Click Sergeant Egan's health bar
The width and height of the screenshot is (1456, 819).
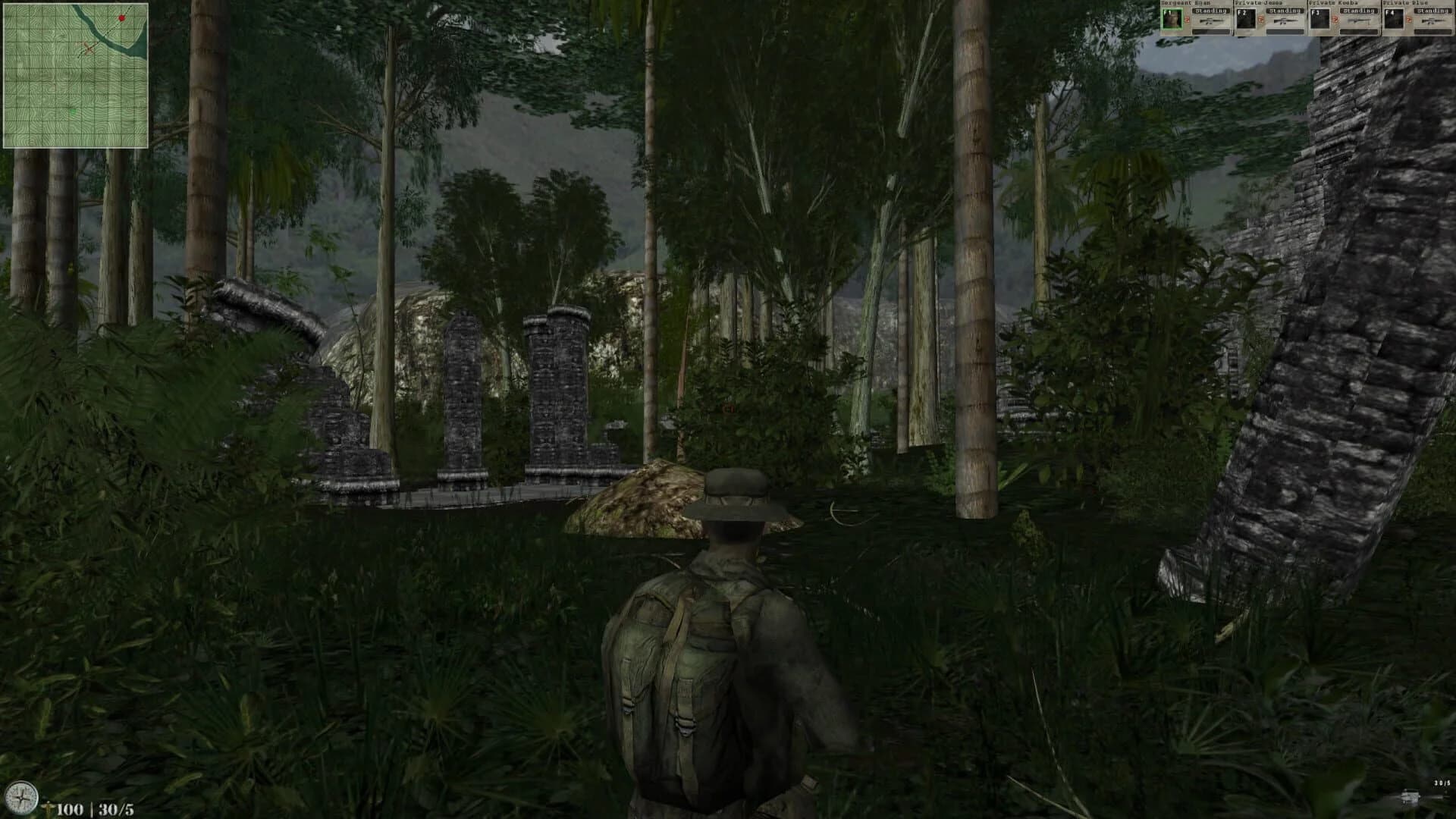tap(1211, 33)
